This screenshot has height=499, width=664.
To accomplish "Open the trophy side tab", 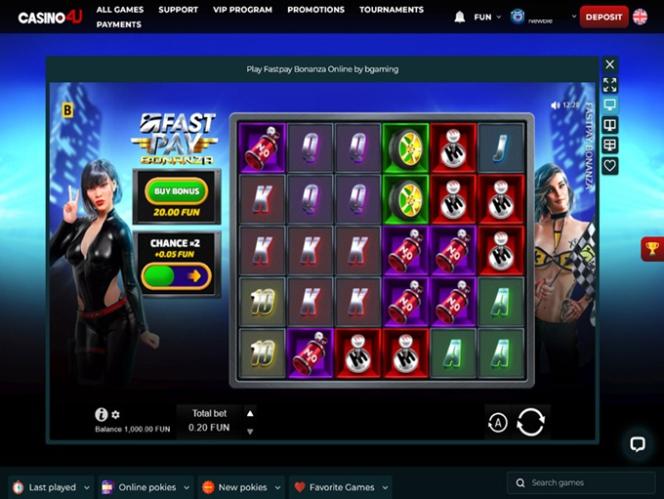I will 653,249.
